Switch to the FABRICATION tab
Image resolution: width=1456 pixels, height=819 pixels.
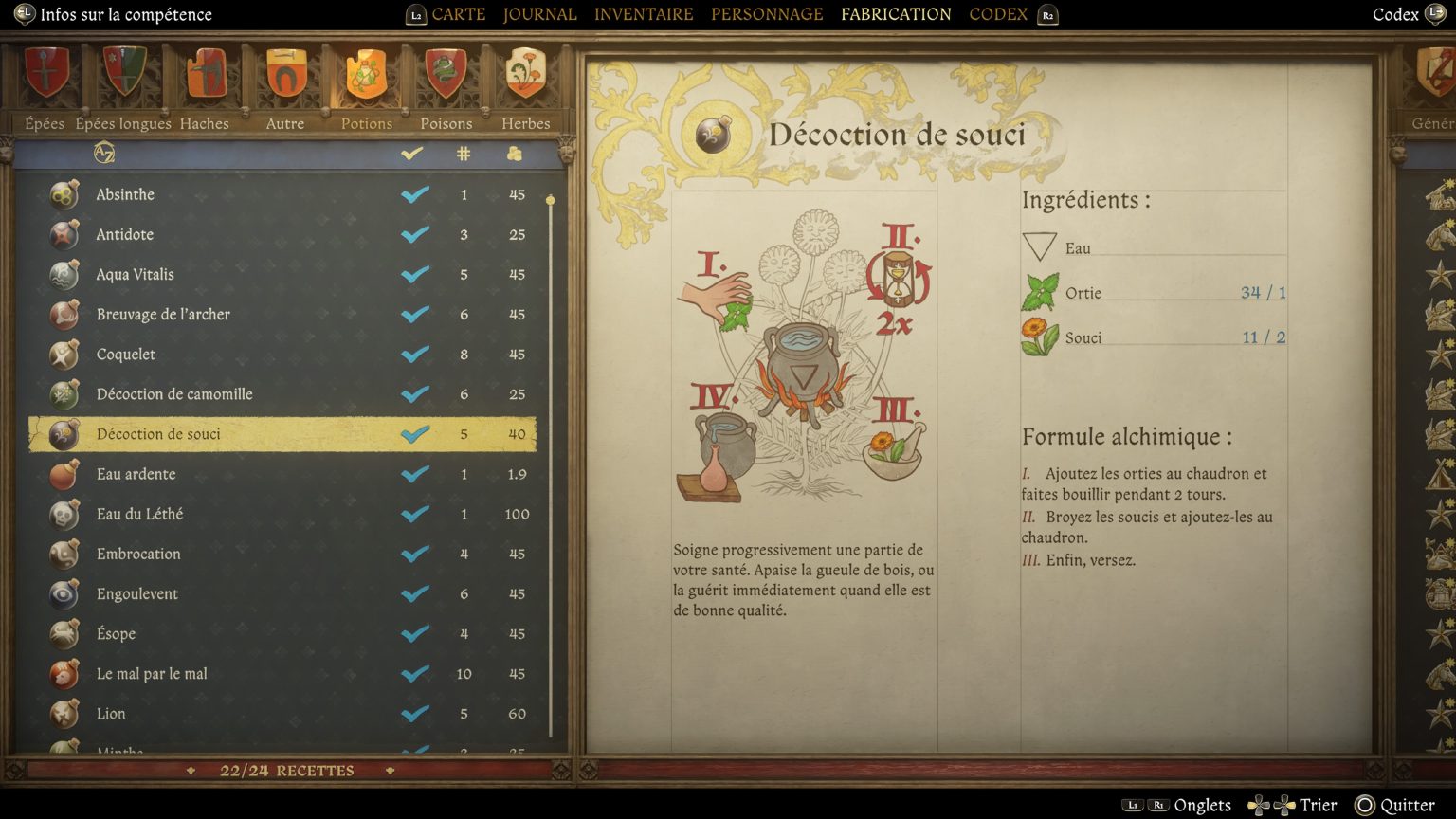(895, 14)
